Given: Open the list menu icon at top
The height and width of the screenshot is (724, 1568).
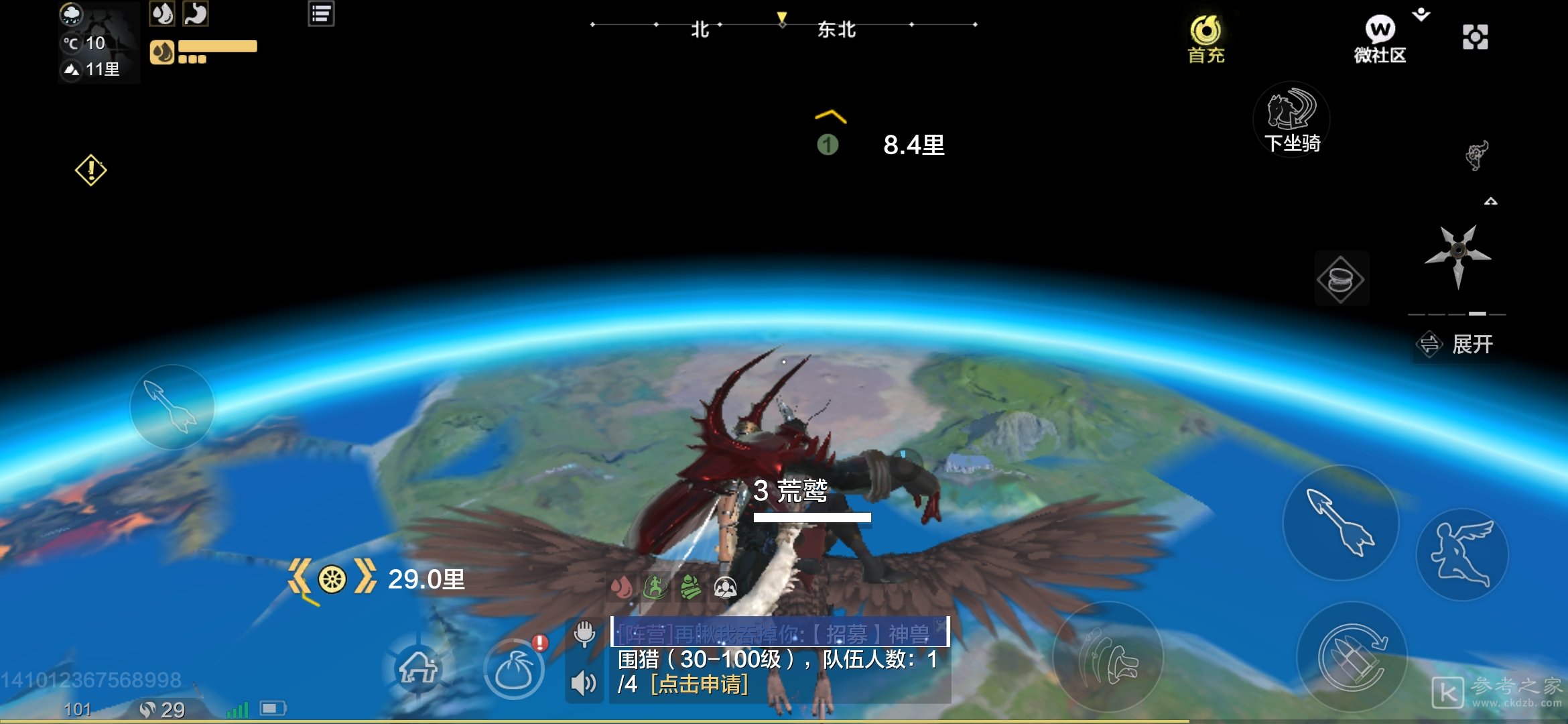Looking at the screenshot, I should click(321, 14).
